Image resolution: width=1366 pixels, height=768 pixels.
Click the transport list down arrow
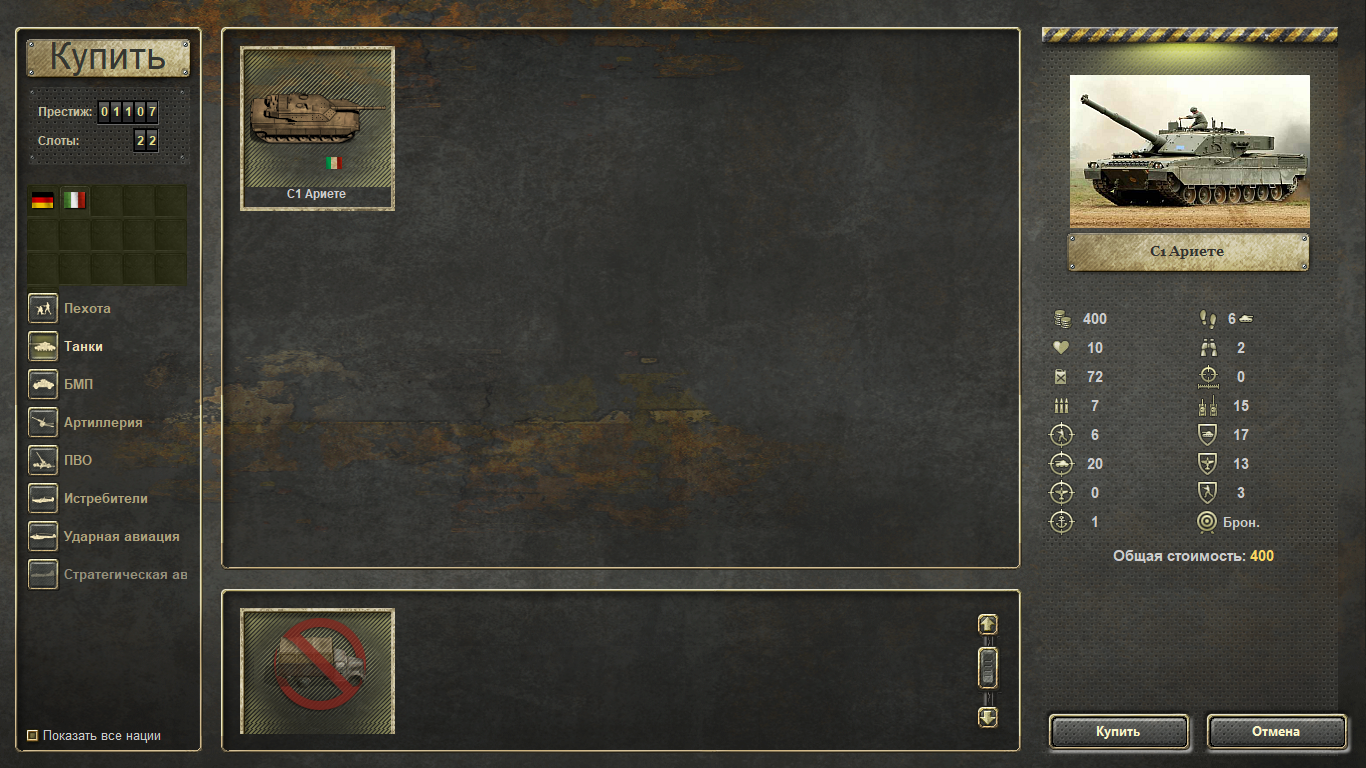click(988, 717)
